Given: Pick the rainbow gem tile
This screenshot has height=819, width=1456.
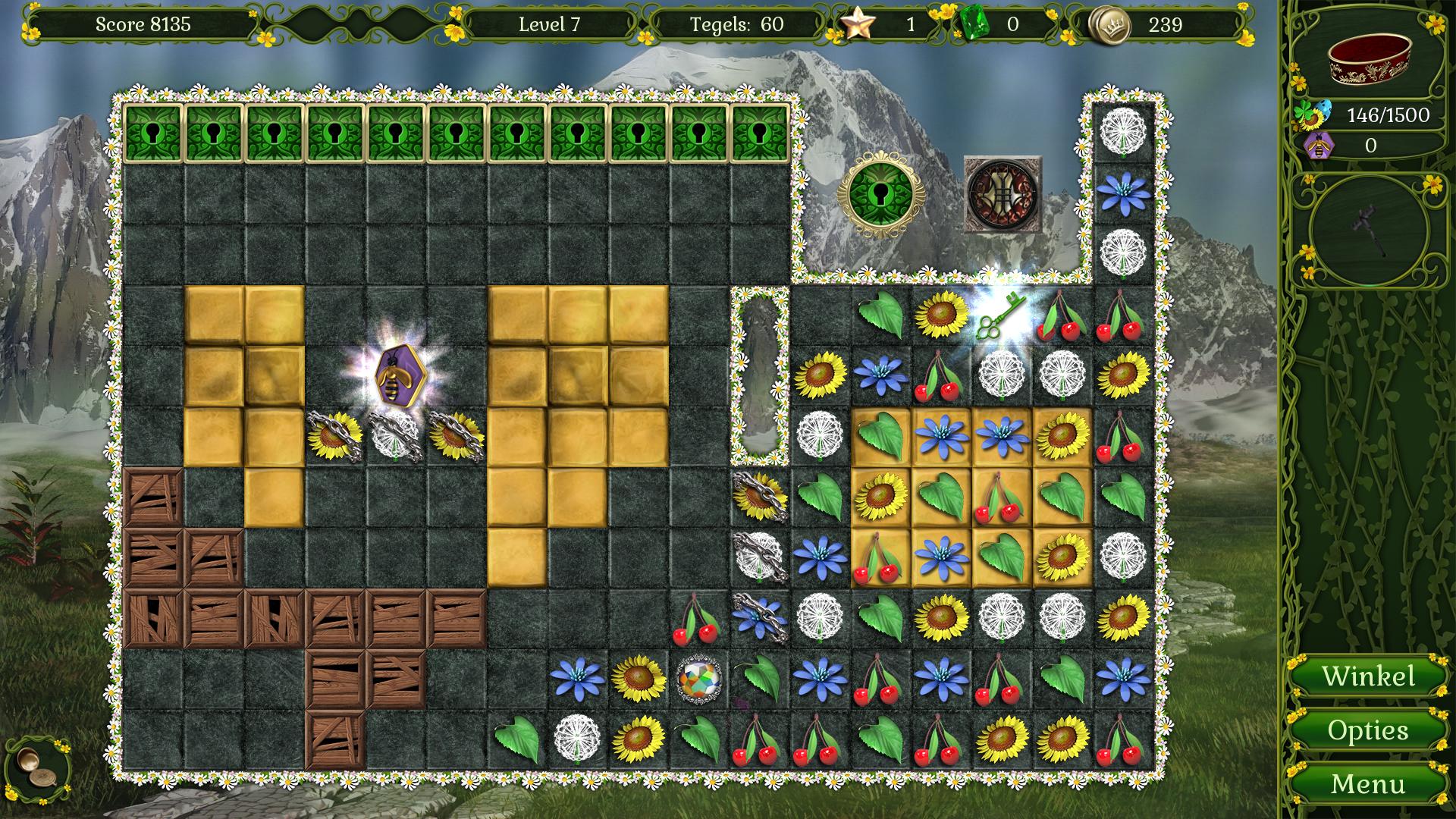Looking at the screenshot, I should 698,678.
